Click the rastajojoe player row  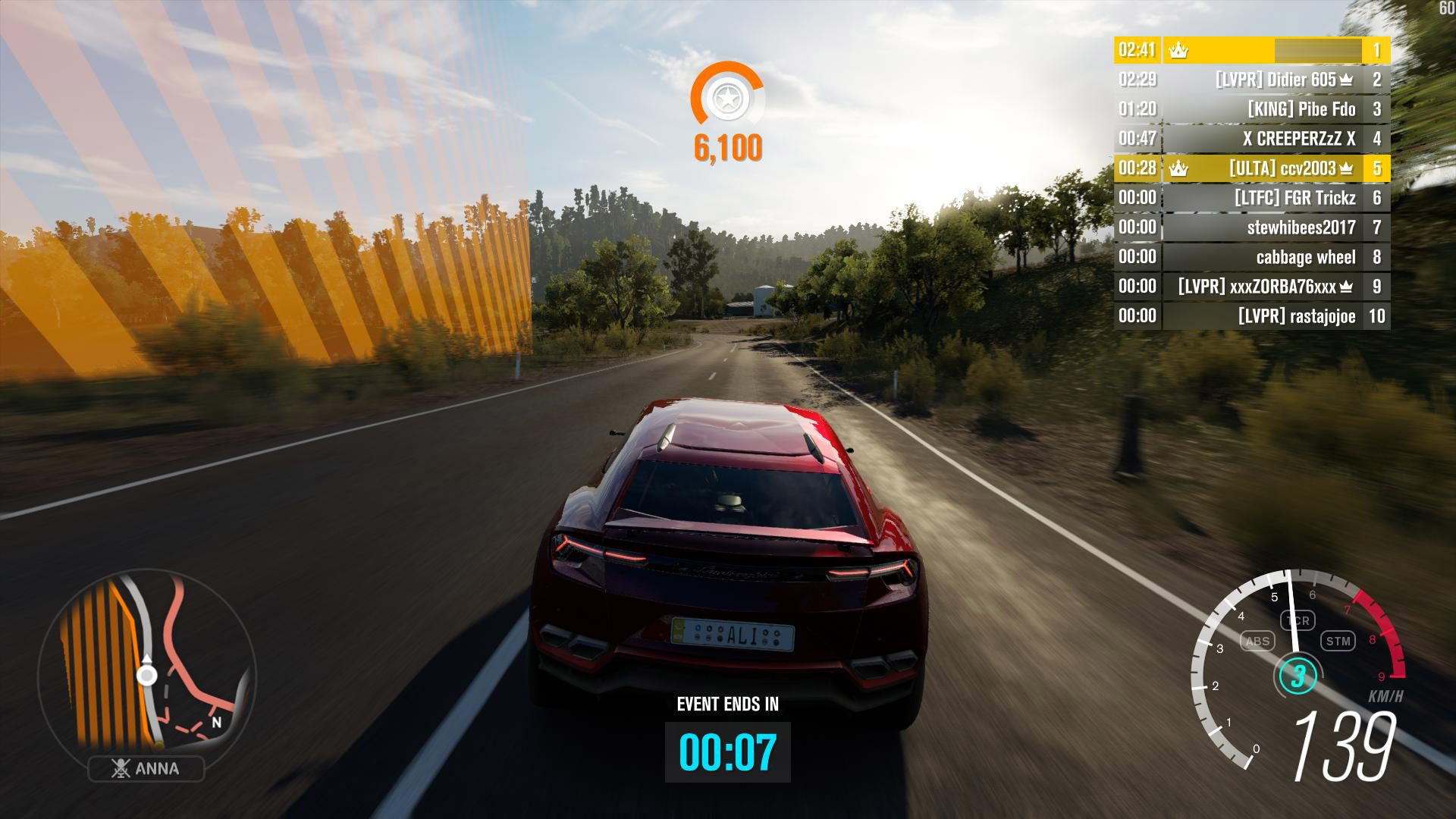[x=1251, y=316]
